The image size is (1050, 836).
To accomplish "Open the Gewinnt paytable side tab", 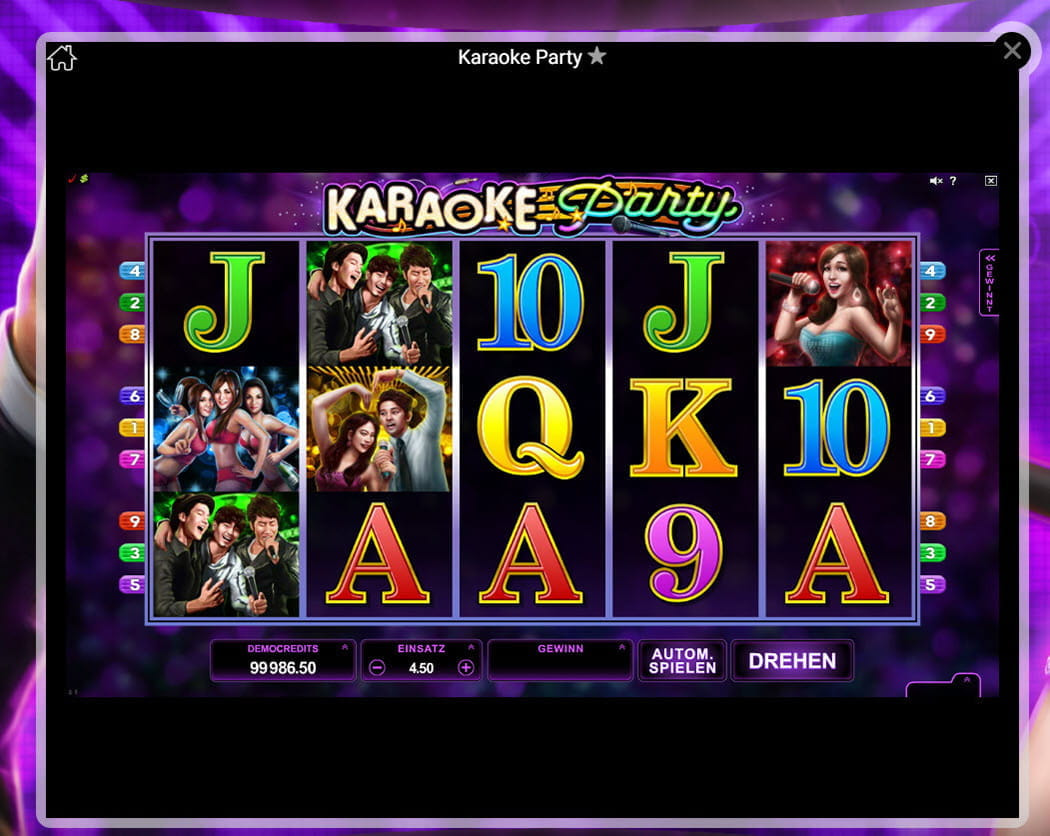I will 988,282.
